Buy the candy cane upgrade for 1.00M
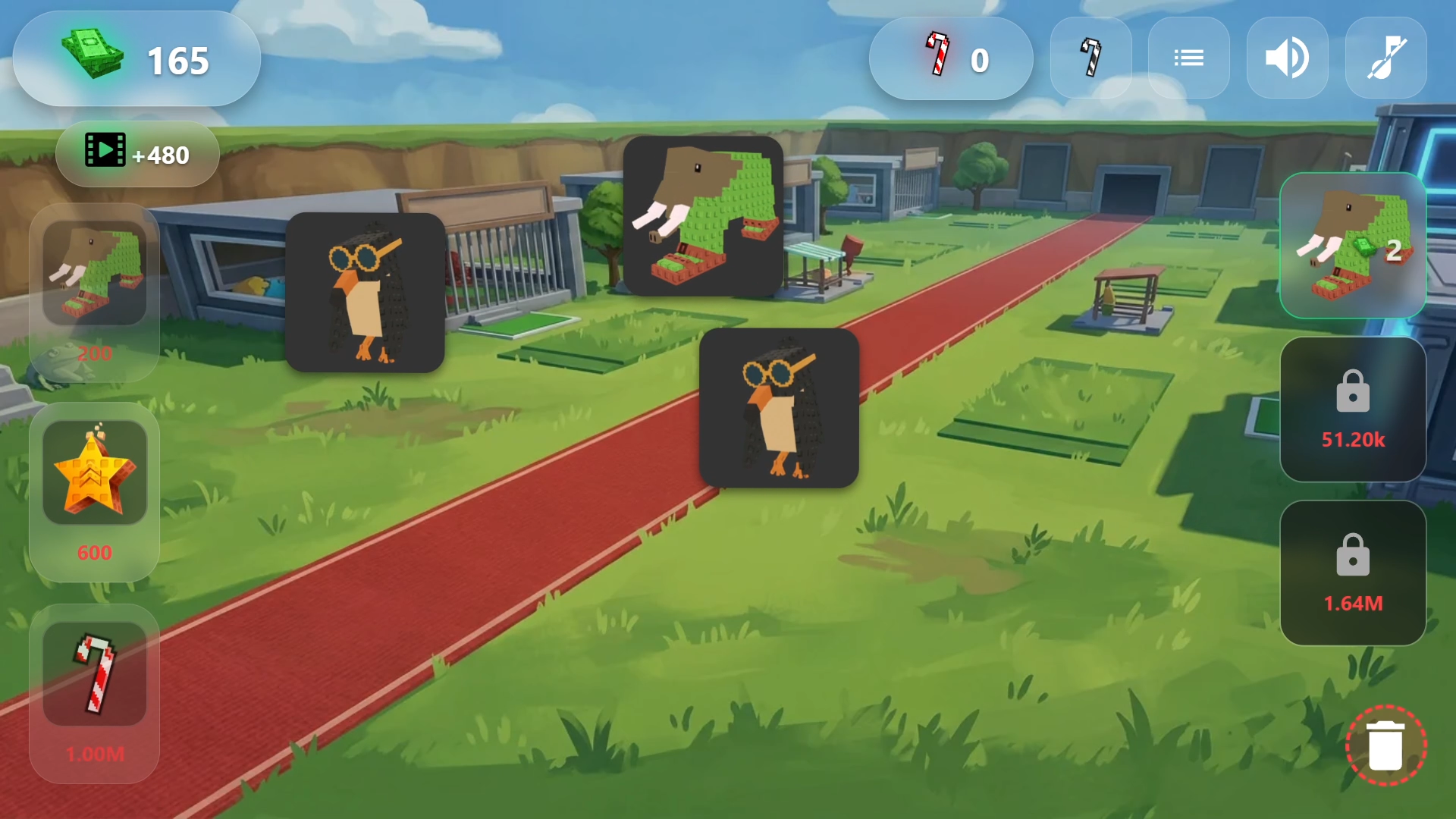Screen dimensions: 1456x819 [x=95, y=692]
